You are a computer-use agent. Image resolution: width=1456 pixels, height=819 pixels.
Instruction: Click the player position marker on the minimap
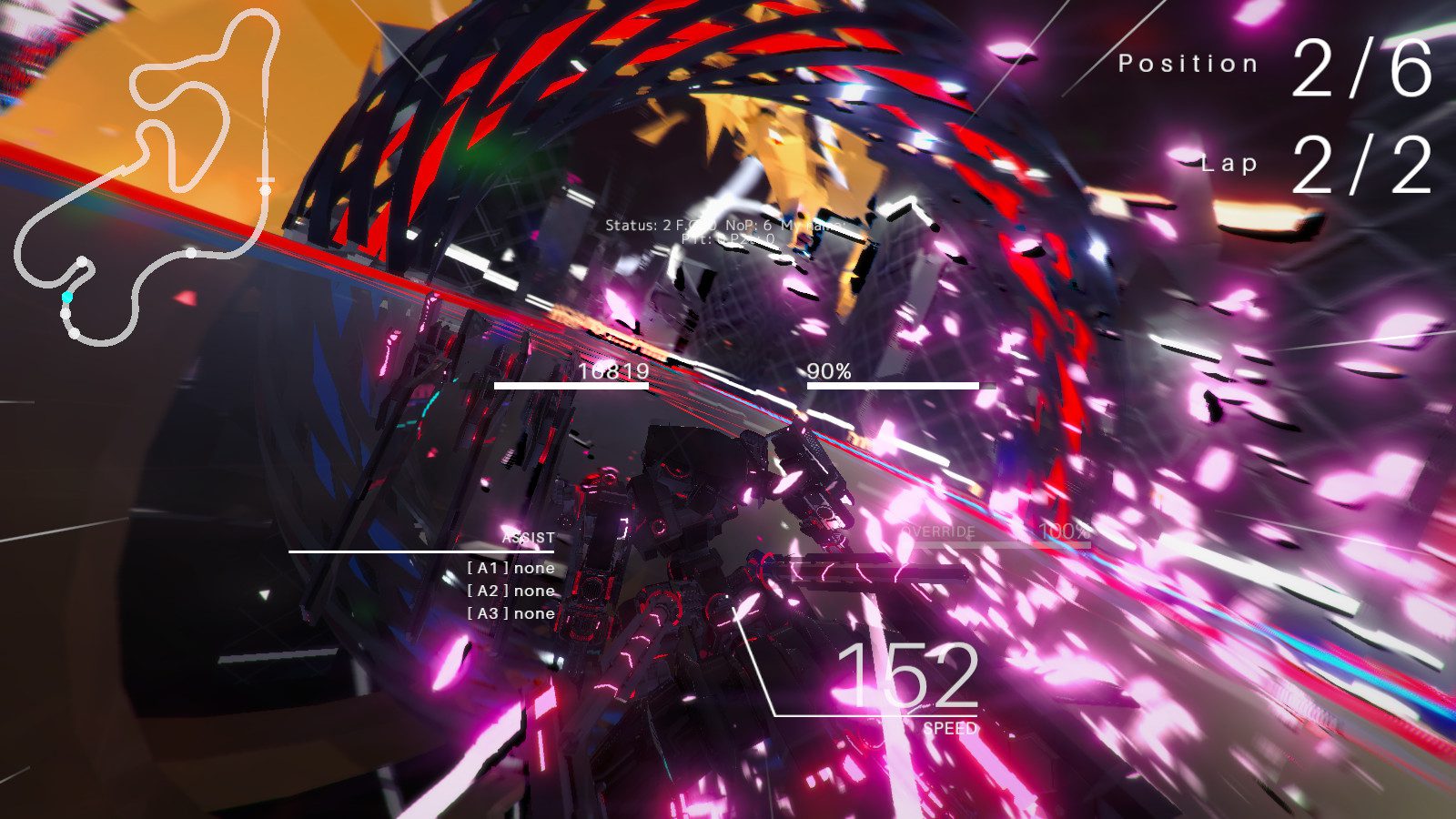click(66, 297)
